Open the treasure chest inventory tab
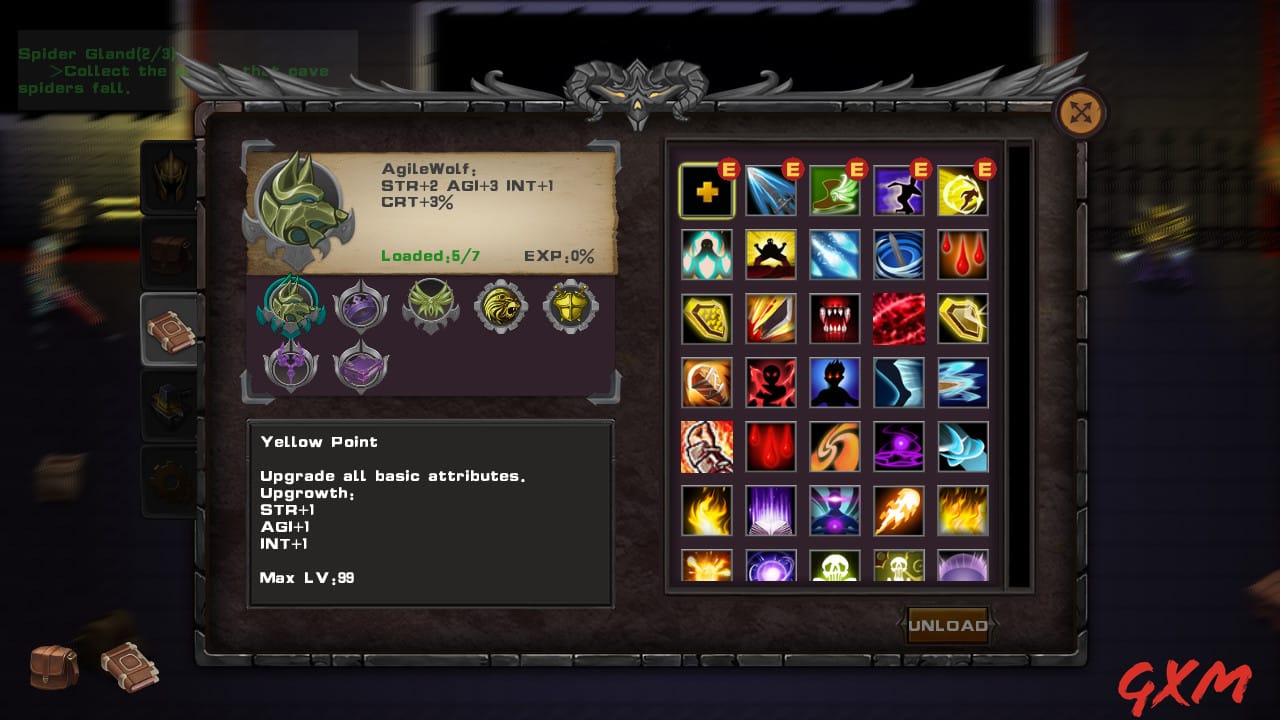 point(168,254)
